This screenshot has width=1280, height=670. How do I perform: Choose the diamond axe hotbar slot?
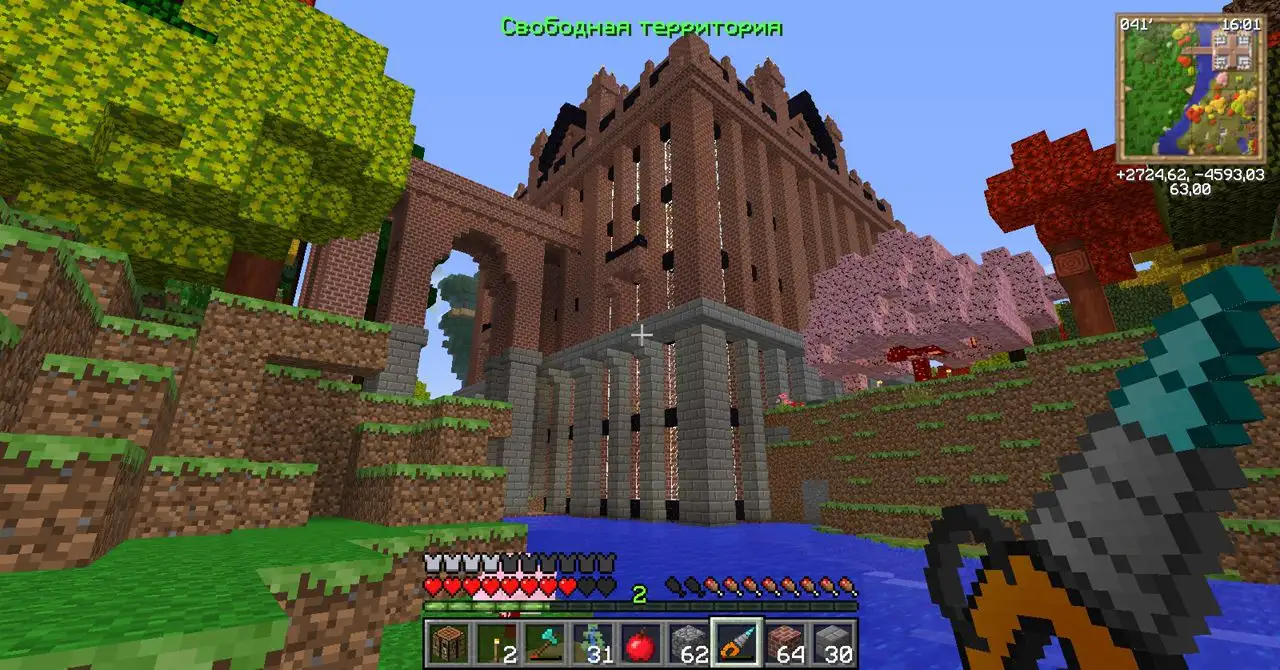[x=543, y=643]
